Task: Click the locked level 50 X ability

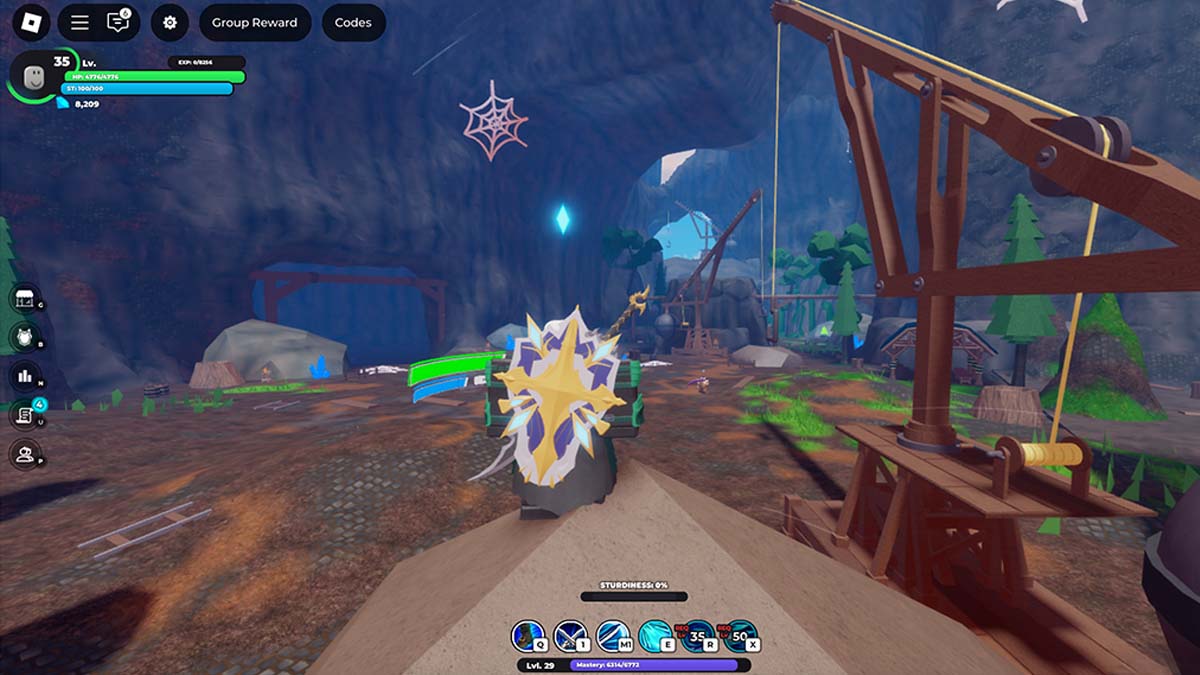Action: coord(740,636)
